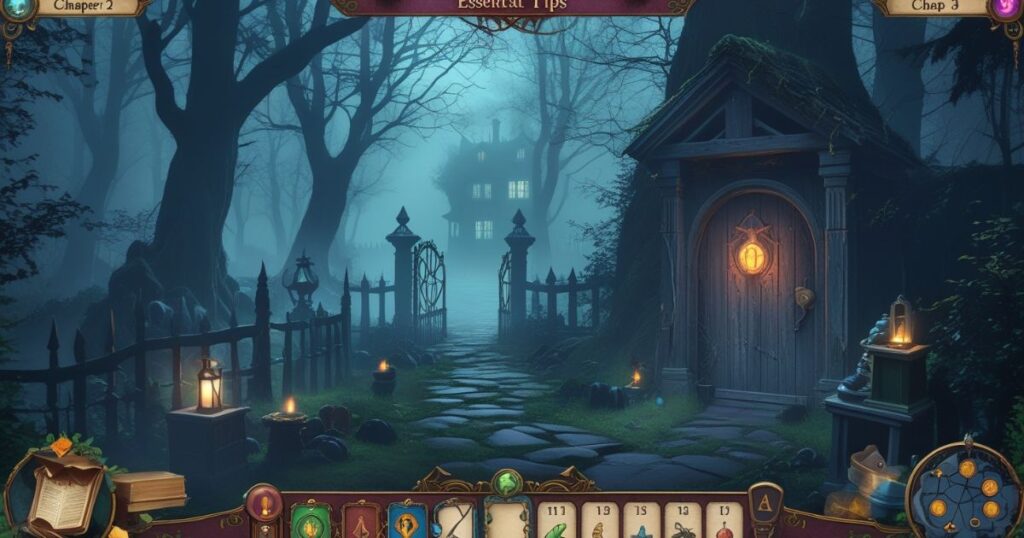Open the Essential Tips banner

click(511, 6)
